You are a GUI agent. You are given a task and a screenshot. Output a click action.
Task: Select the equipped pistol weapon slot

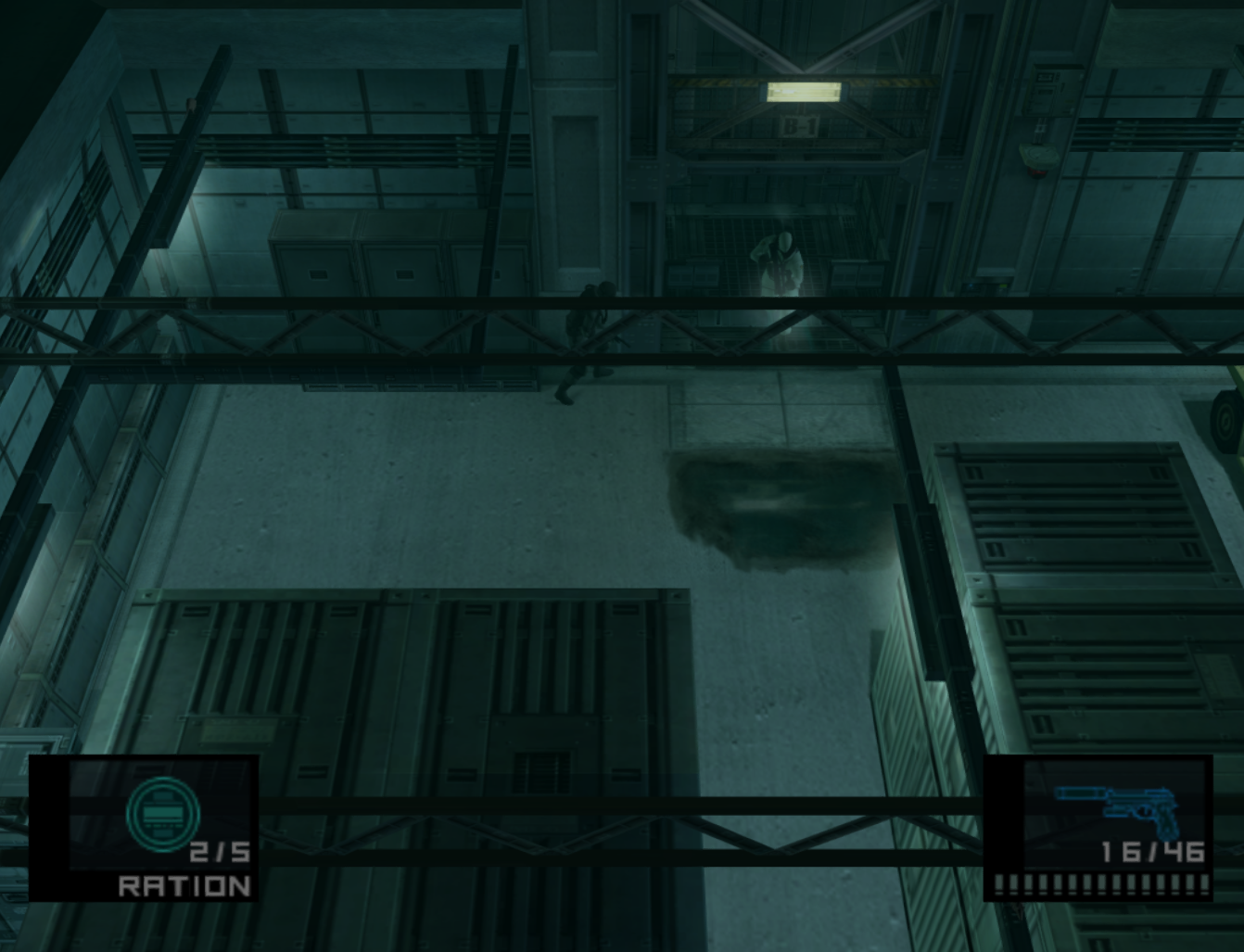1099,828
